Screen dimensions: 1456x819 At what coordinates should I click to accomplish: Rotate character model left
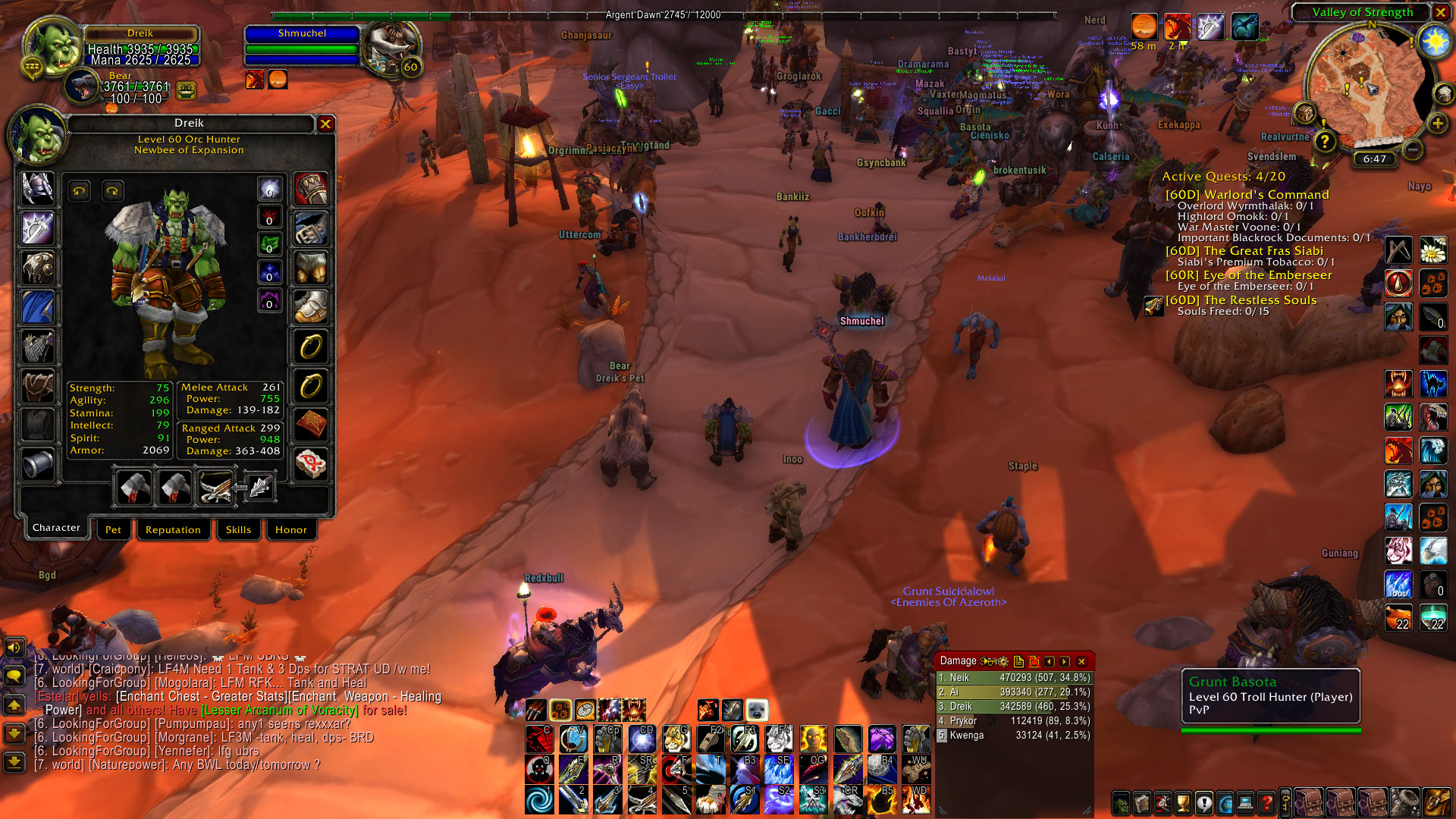point(80,191)
